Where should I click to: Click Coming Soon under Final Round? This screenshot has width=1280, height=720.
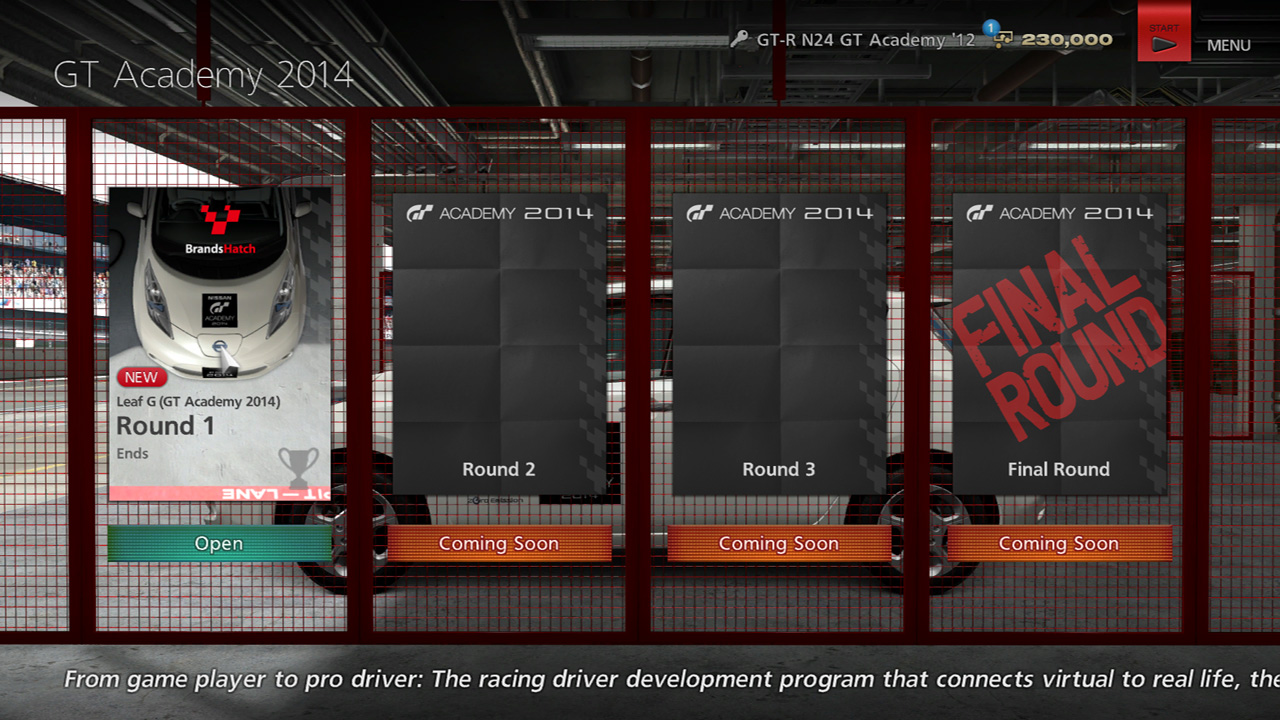tap(1059, 543)
